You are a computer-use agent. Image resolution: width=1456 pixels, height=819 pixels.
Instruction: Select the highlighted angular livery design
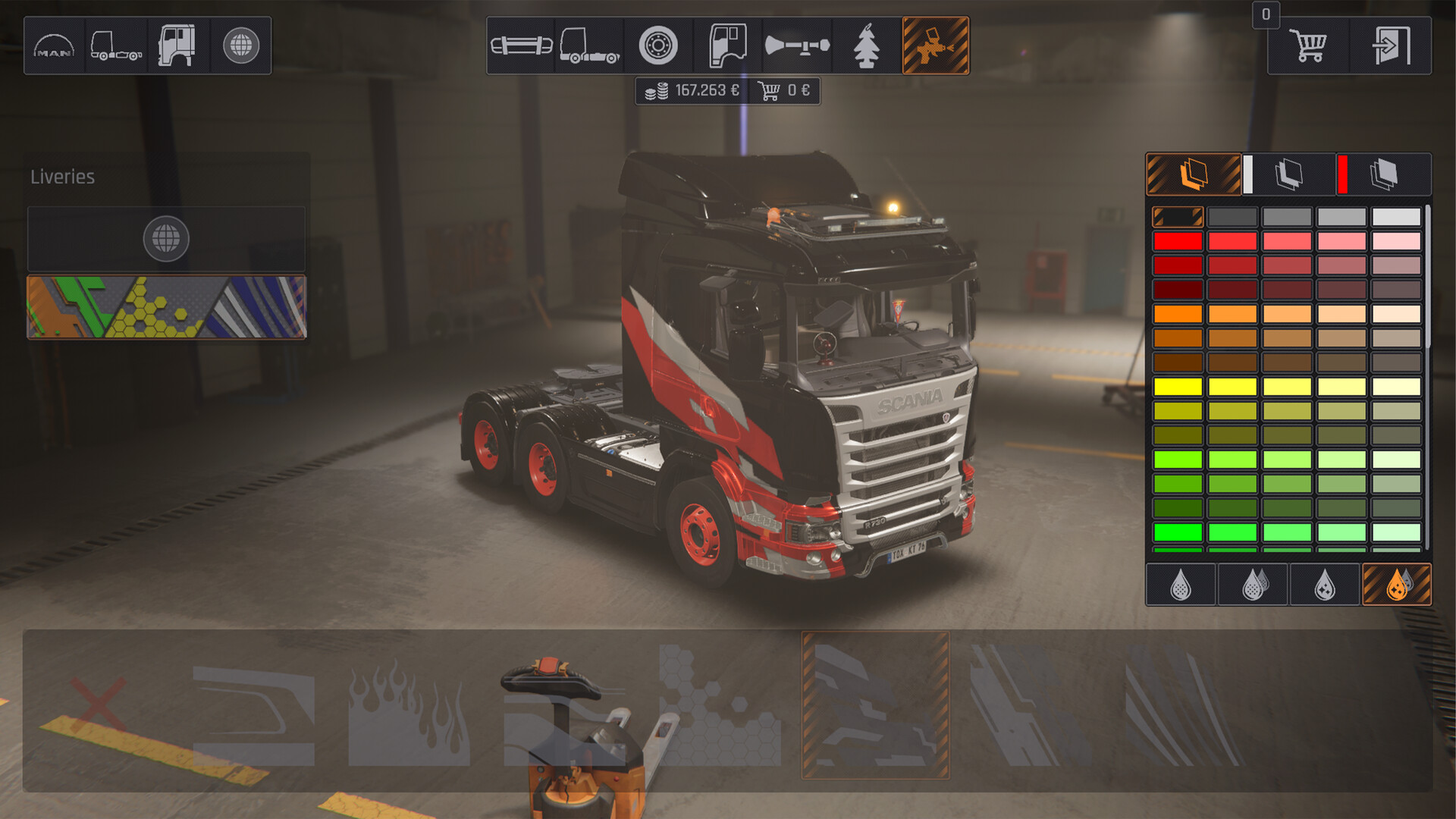pyautogui.click(x=875, y=705)
